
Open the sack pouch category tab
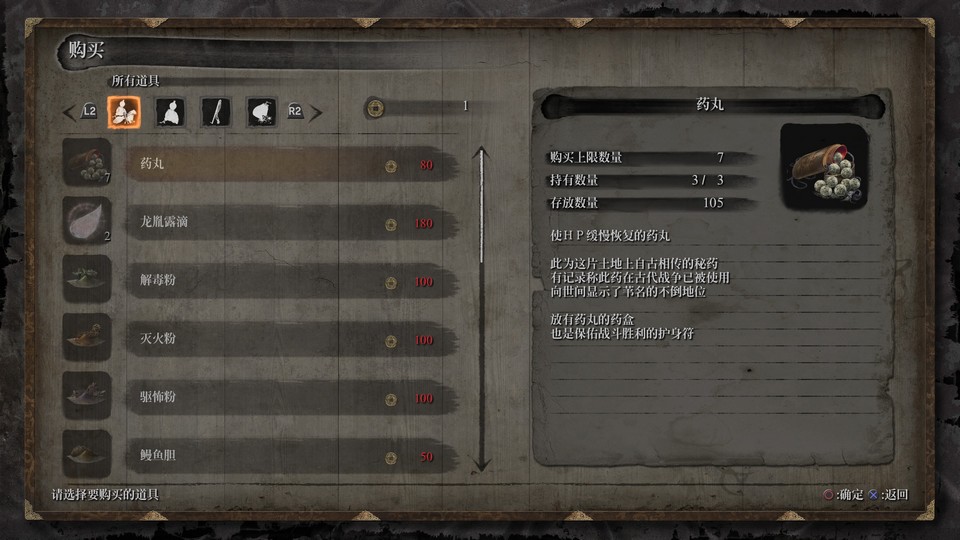261,112
